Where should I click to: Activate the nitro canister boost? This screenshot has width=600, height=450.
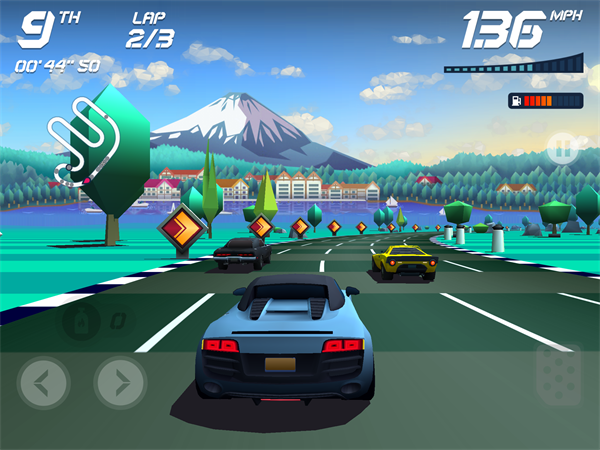coord(78,321)
